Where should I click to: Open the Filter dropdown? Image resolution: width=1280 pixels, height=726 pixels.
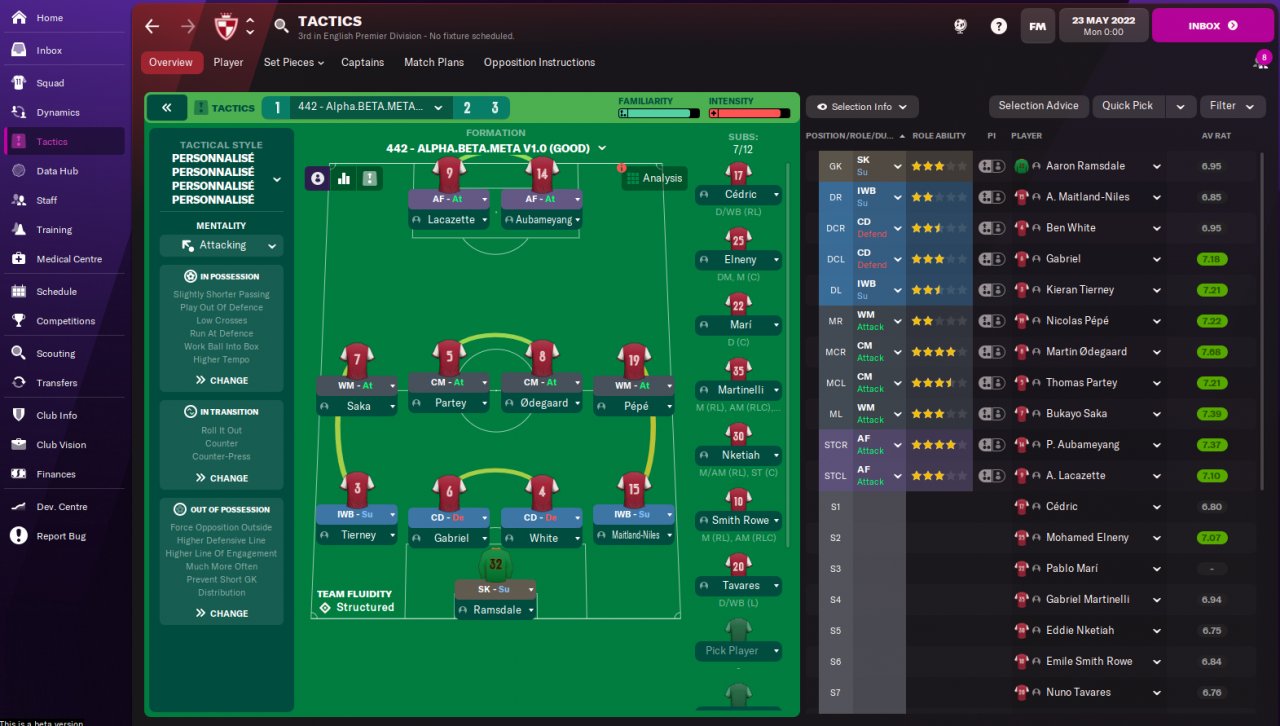click(1230, 106)
